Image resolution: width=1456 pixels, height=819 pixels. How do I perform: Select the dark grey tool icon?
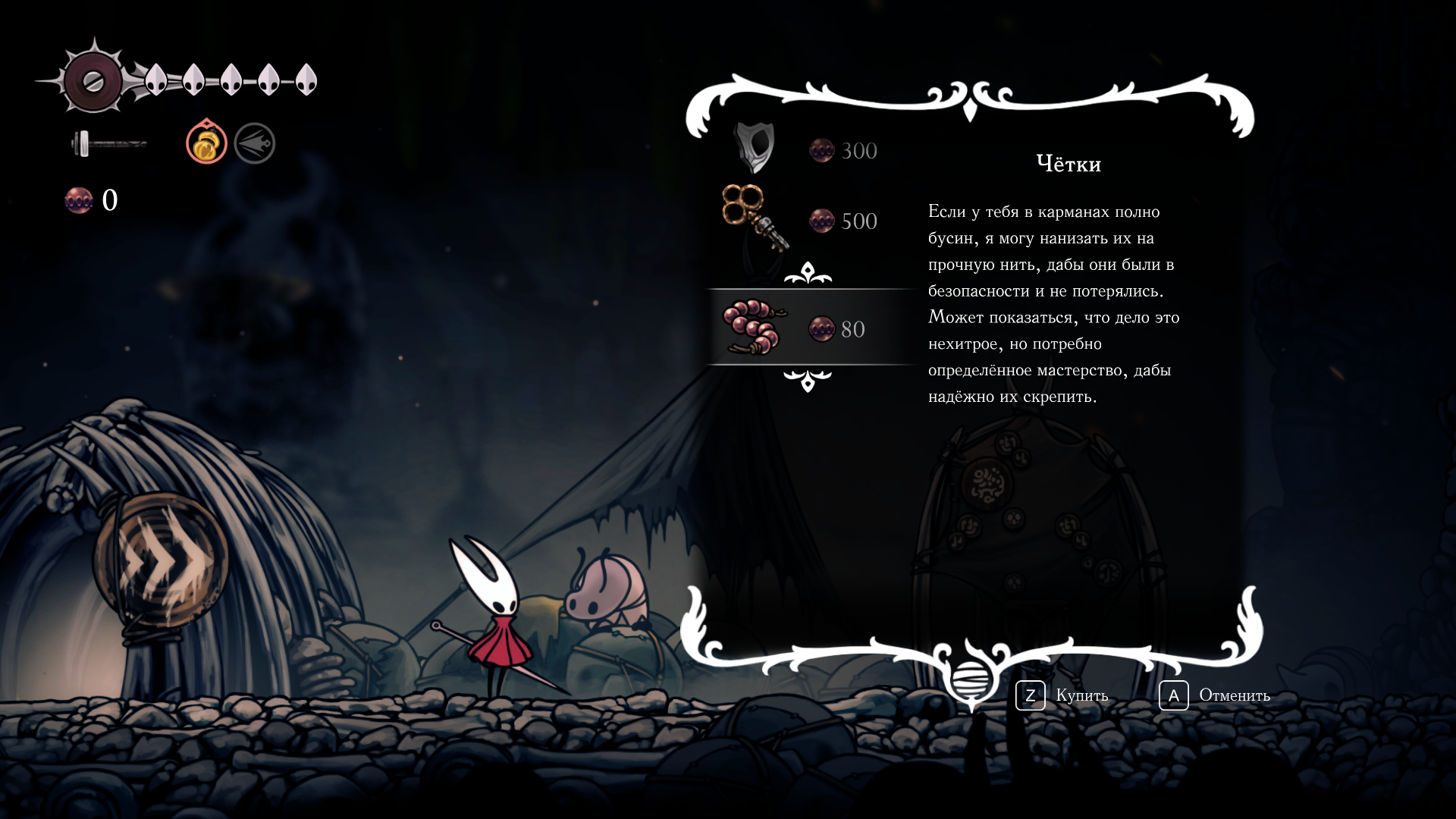(255, 143)
